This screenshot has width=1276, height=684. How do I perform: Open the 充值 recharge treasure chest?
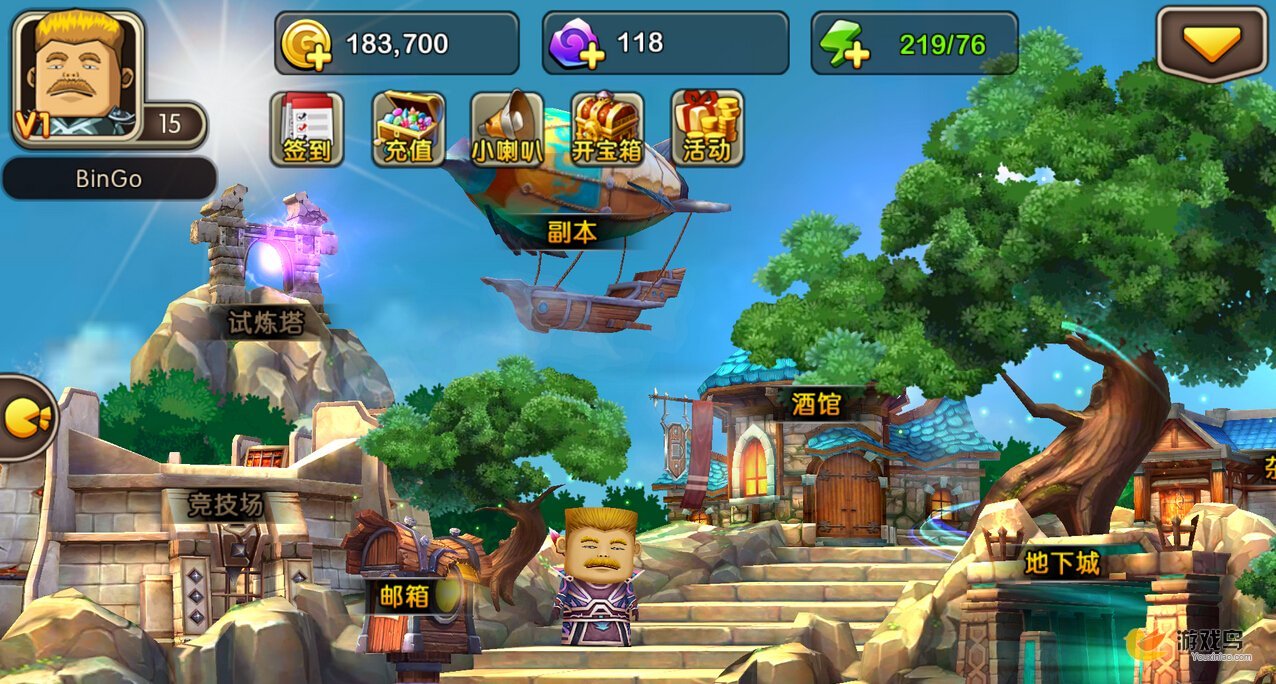408,129
